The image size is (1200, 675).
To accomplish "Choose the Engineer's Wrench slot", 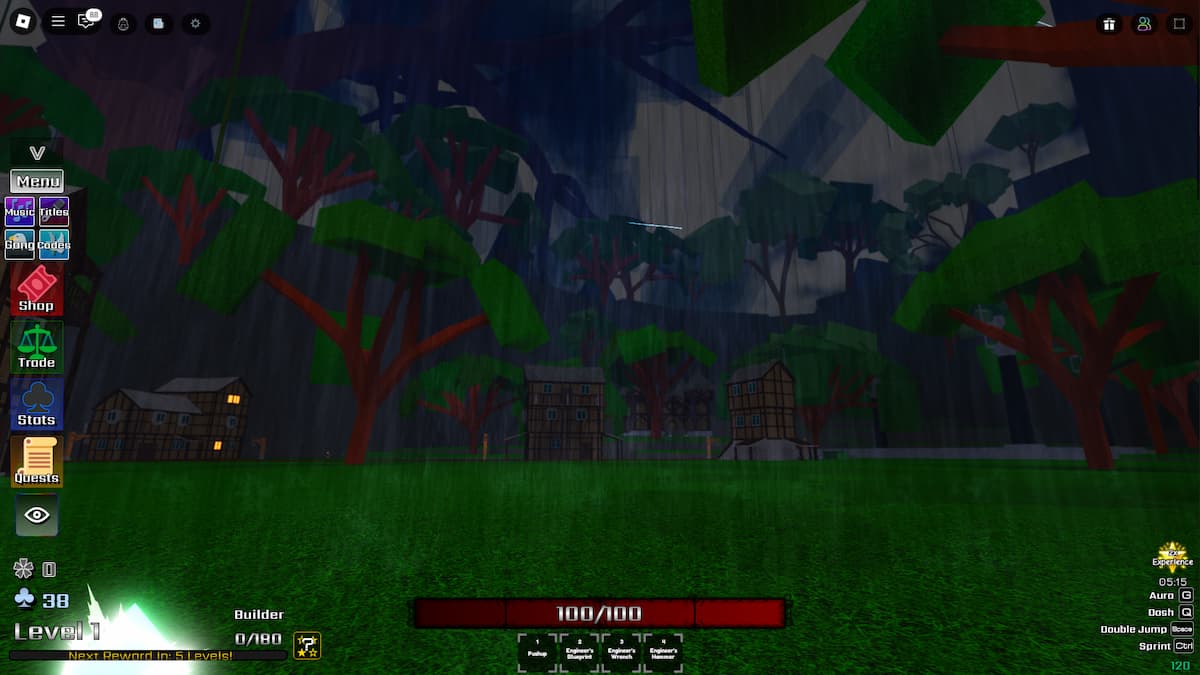I will (x=621, y=651).
